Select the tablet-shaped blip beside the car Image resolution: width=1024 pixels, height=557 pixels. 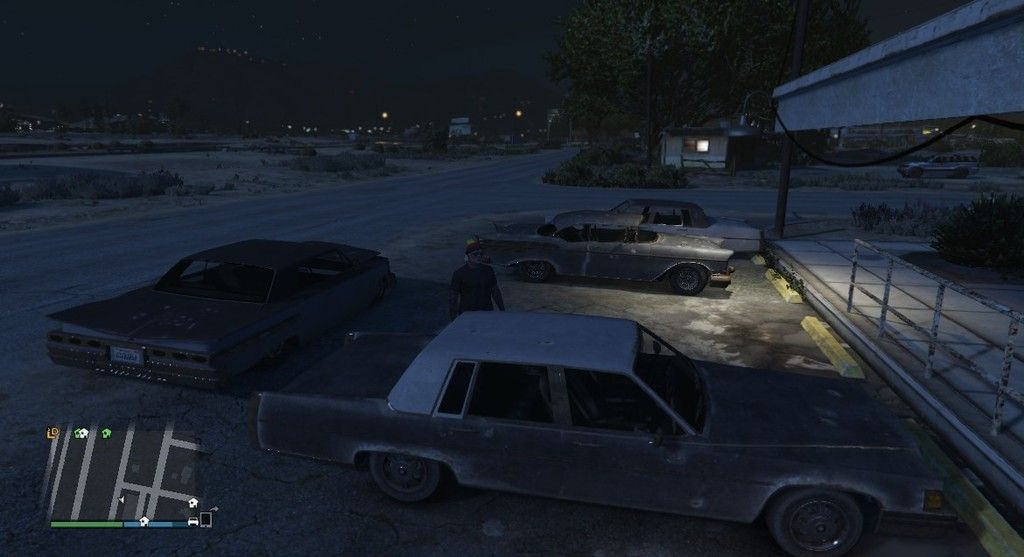pos(207,519)
